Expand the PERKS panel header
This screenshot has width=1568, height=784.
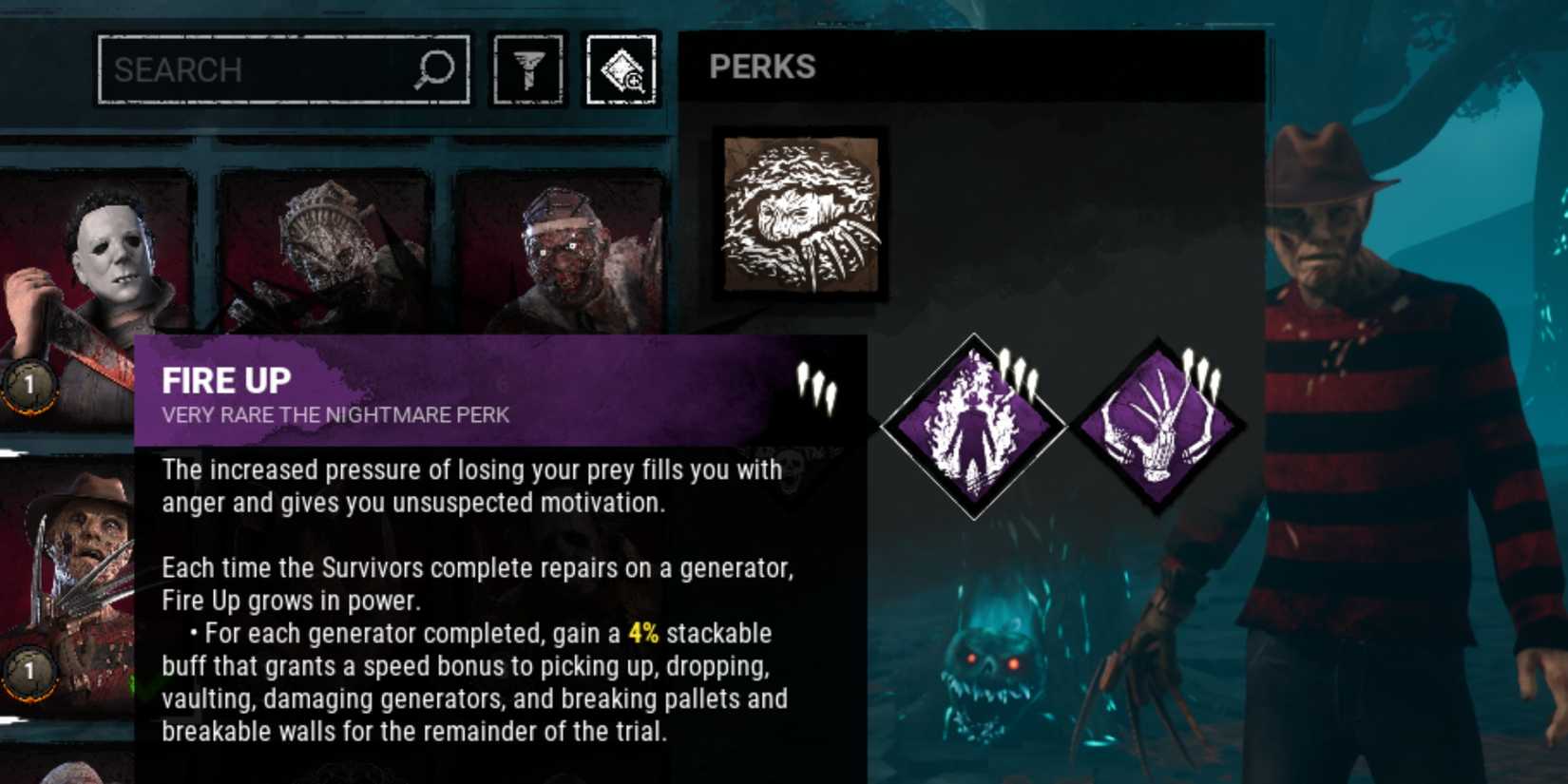click(763, 67)
